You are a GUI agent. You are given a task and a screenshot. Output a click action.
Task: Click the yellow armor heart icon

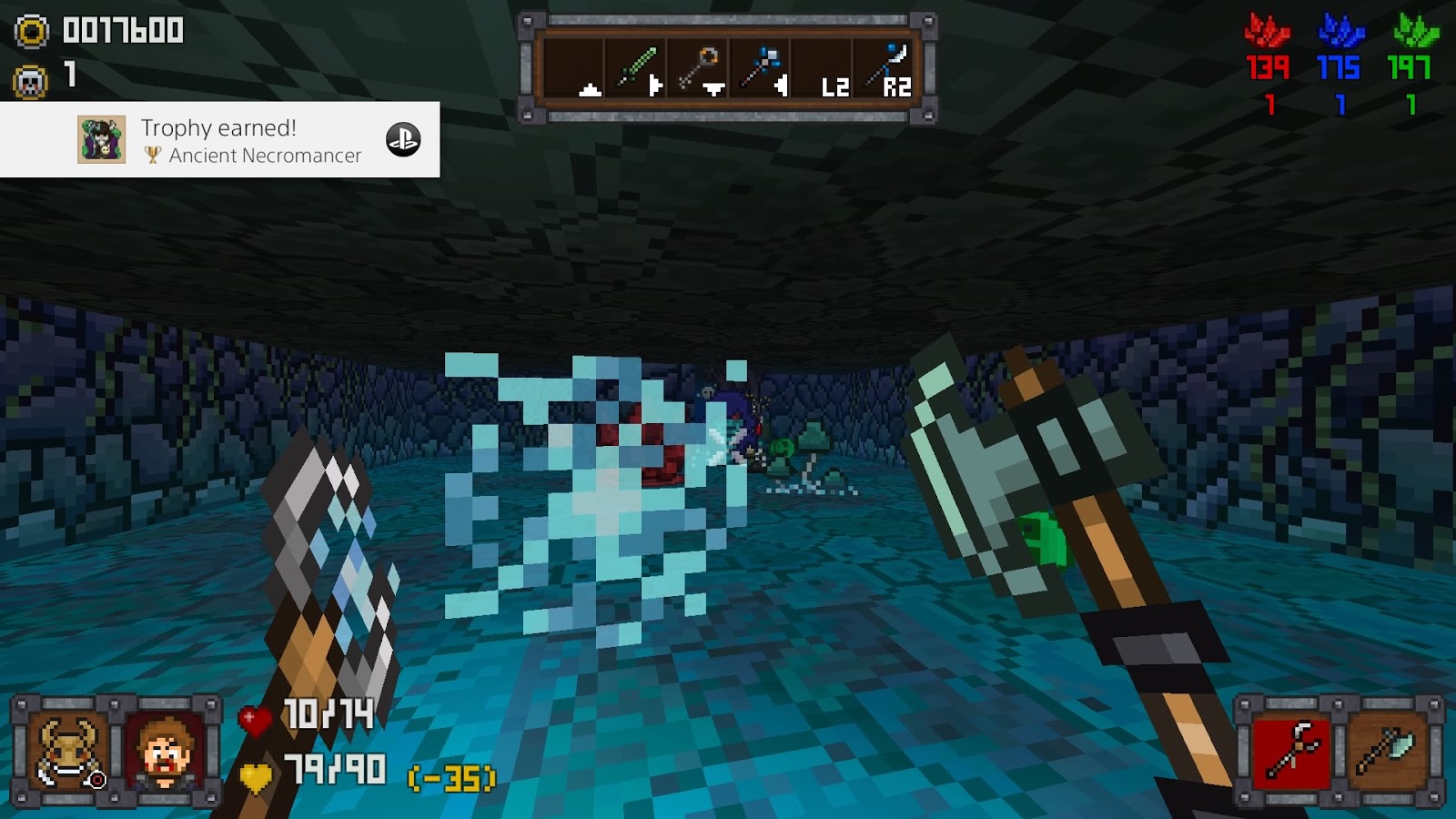point(255,775)
